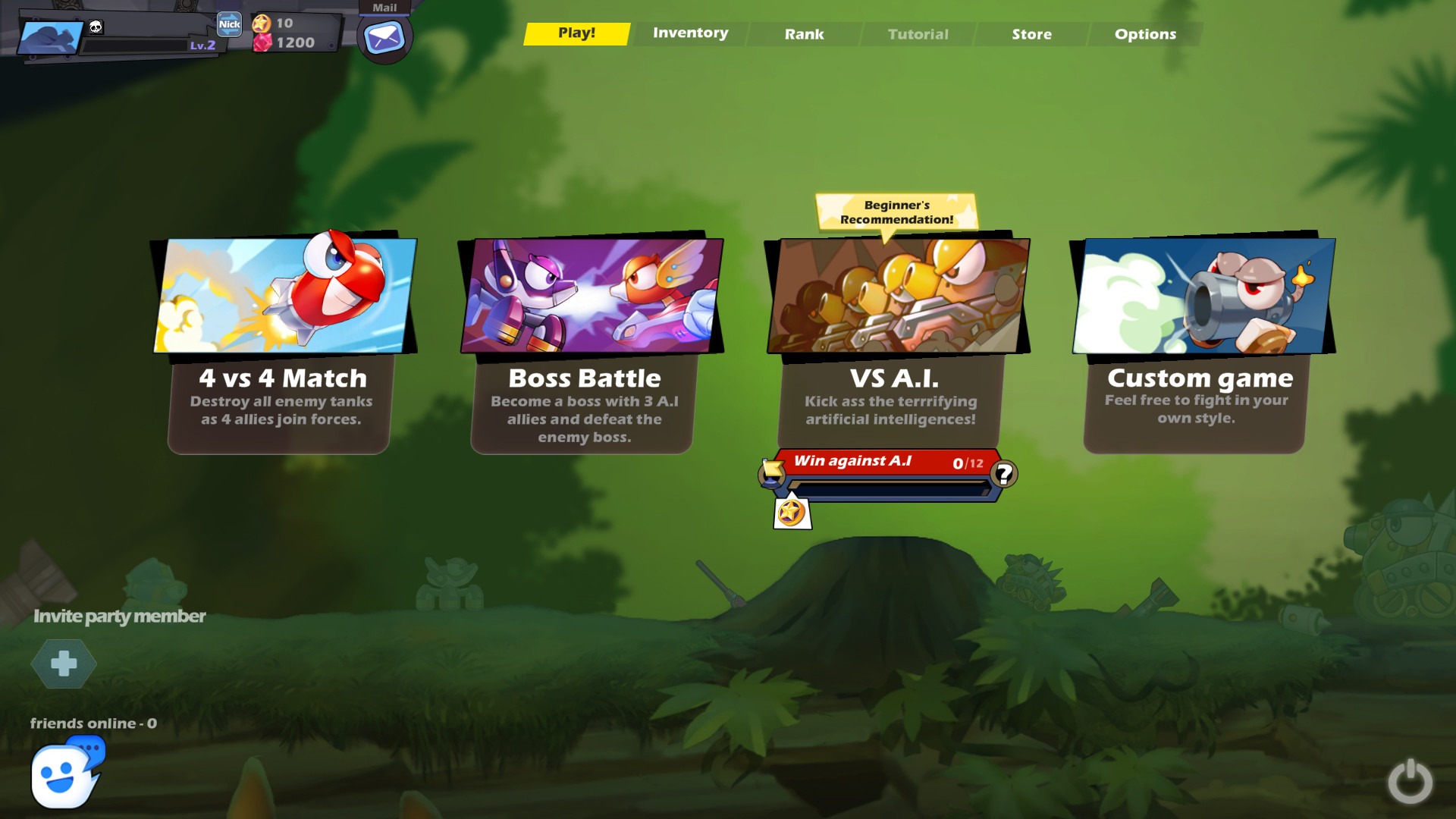Click the plus button to invite party member

pyautogui.click(x=64, y=664)
